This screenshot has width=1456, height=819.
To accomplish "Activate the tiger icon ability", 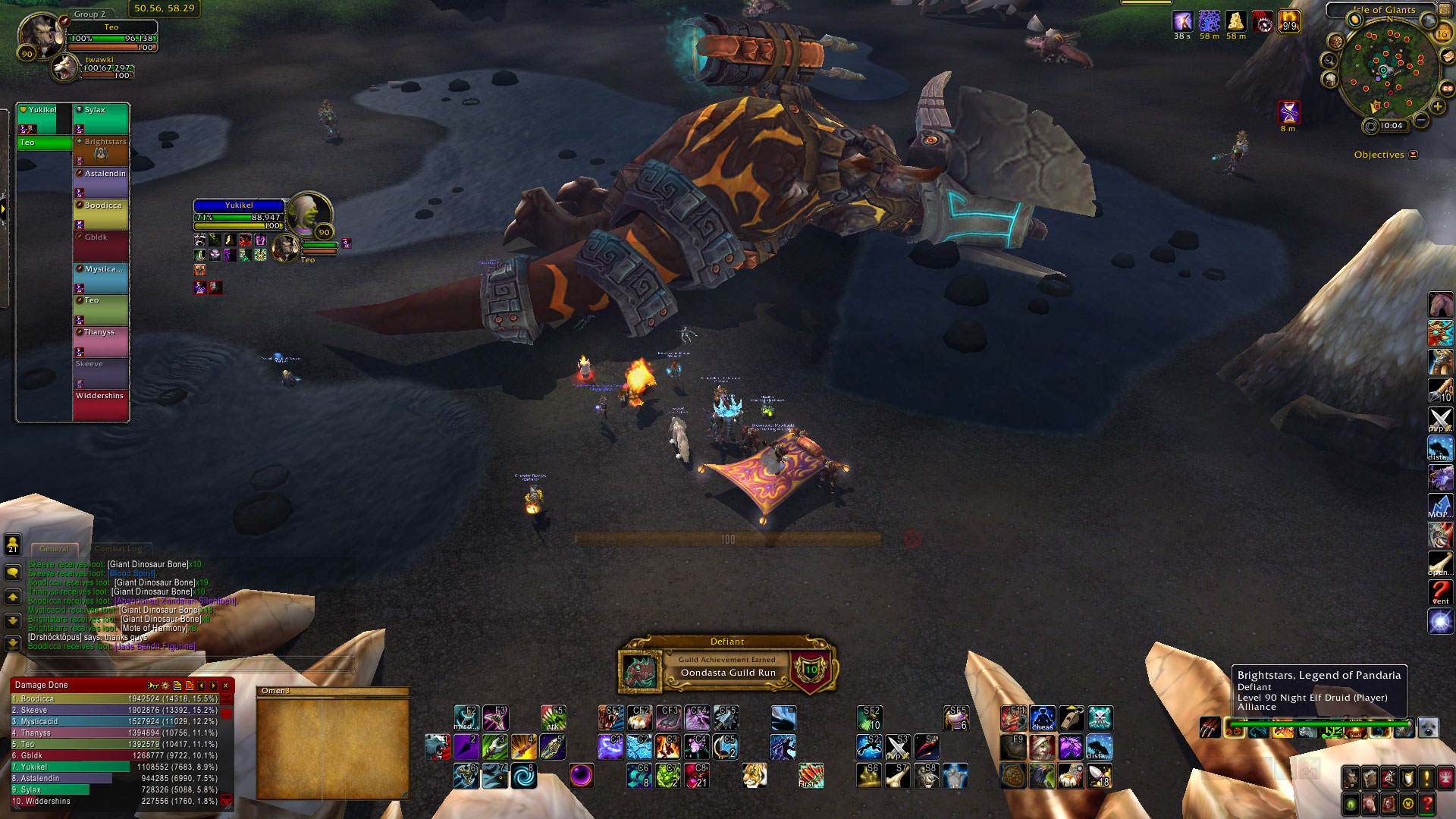I will 754,775.
